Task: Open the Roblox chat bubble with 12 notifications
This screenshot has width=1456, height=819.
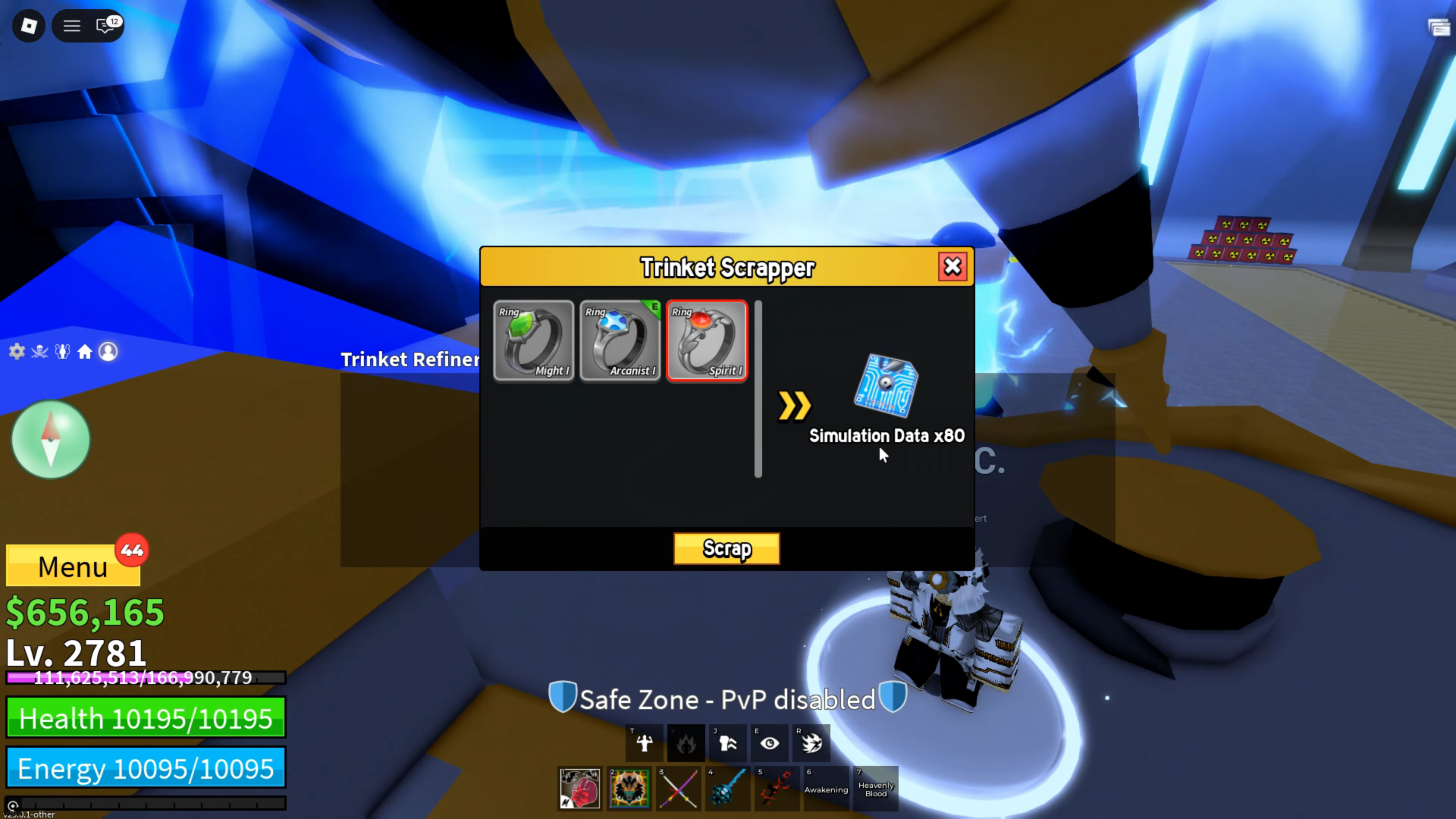Action: 102,25
